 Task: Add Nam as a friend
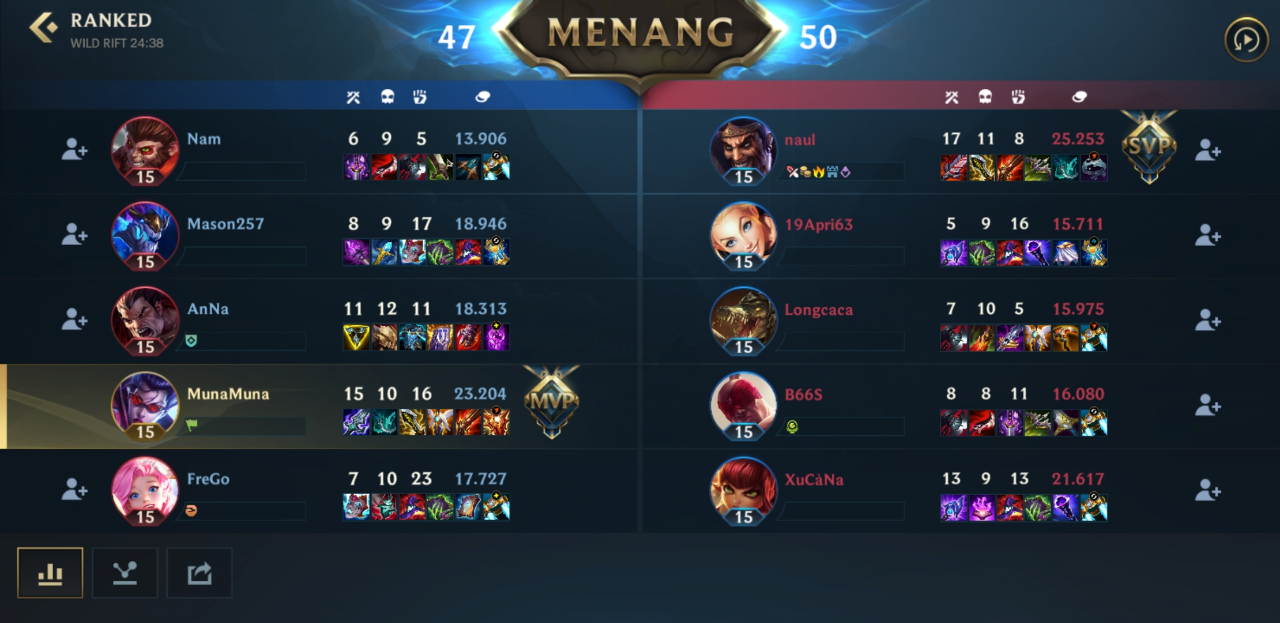coord(75,150)
